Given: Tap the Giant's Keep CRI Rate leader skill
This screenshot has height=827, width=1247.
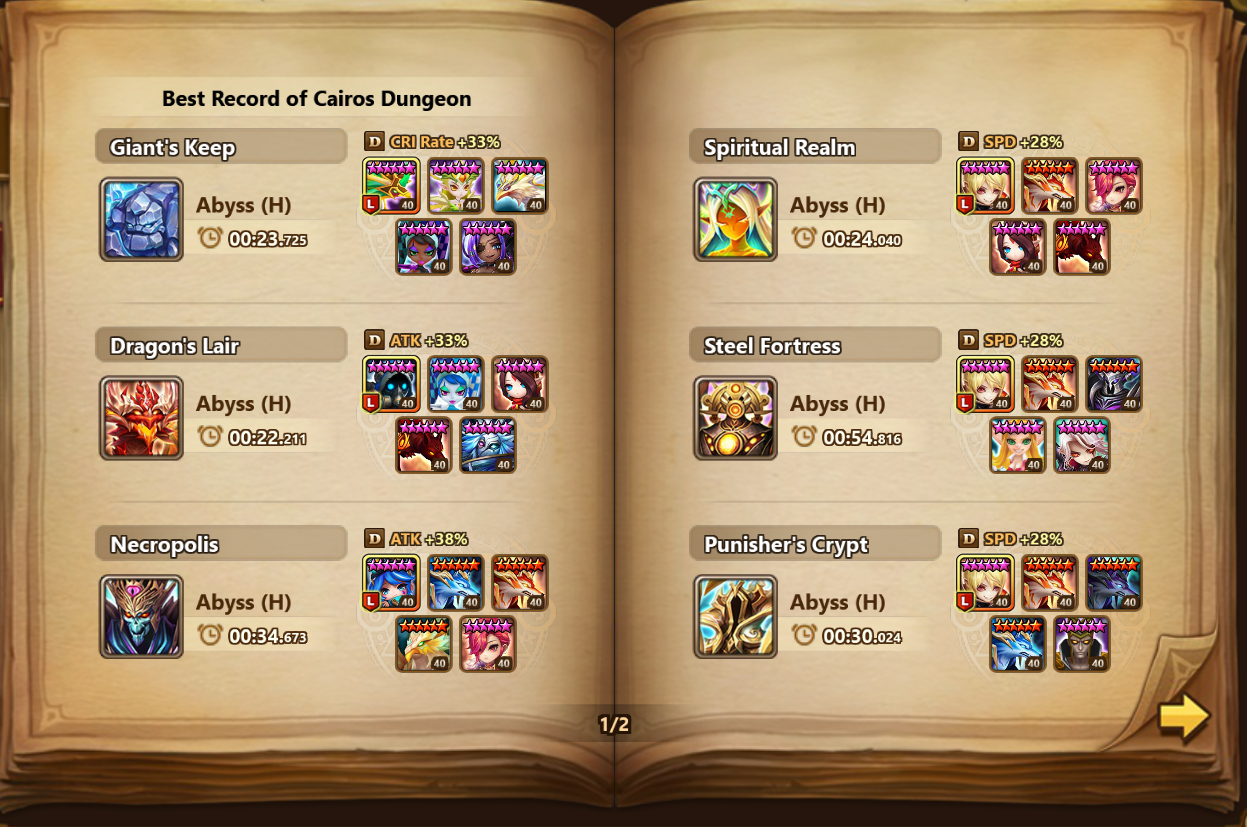Looking at the screenshot, I should (x=432, y=142).
